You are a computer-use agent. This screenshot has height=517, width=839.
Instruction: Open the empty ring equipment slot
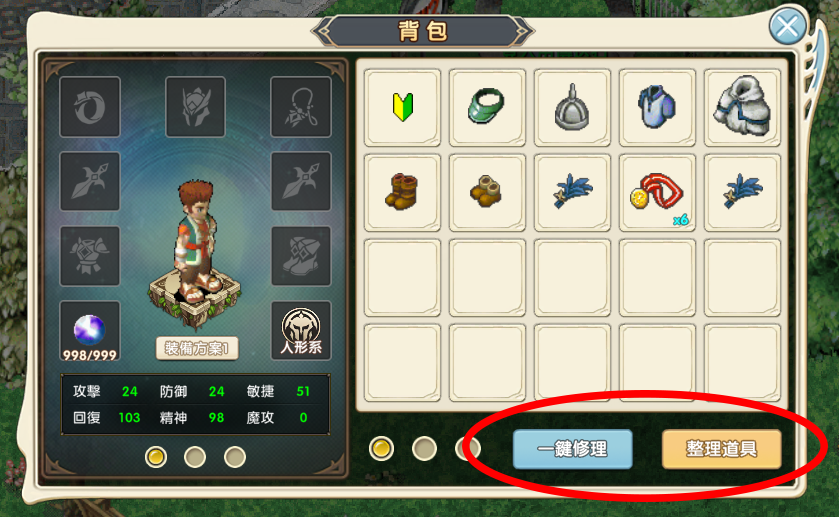pyautogui.click(x=90, y=107)
